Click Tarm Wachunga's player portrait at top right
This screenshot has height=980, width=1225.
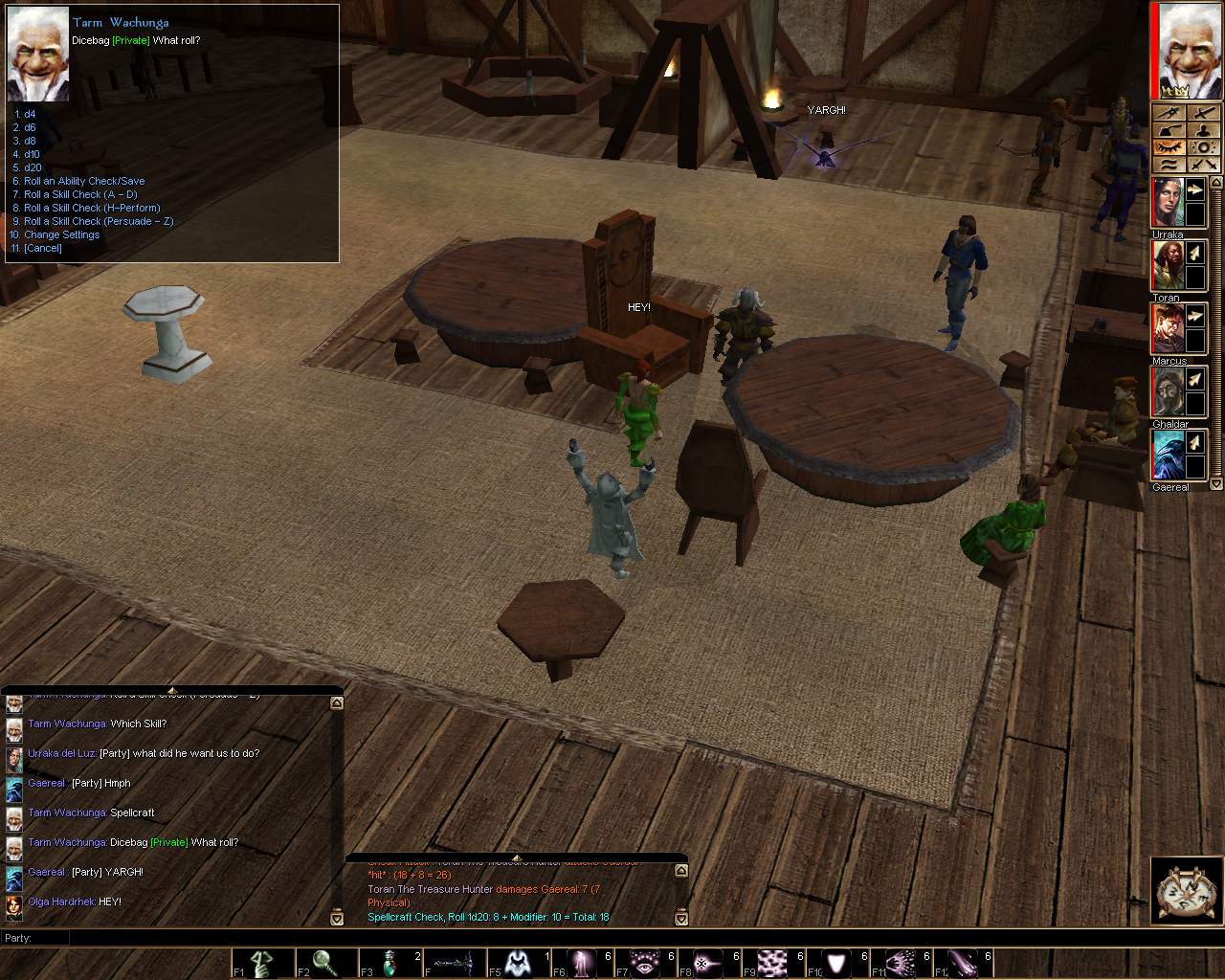(x=1192, y=48)
